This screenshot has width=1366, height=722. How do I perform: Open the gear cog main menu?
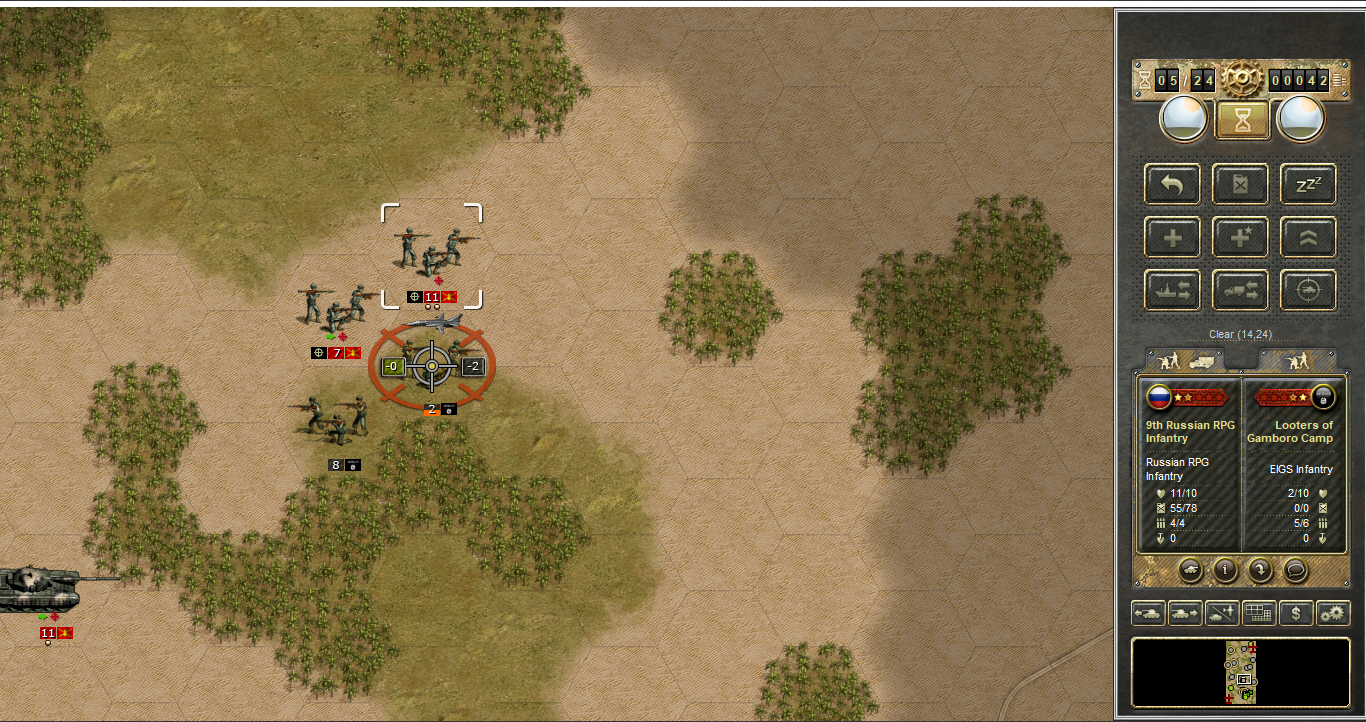point(1241,78)
